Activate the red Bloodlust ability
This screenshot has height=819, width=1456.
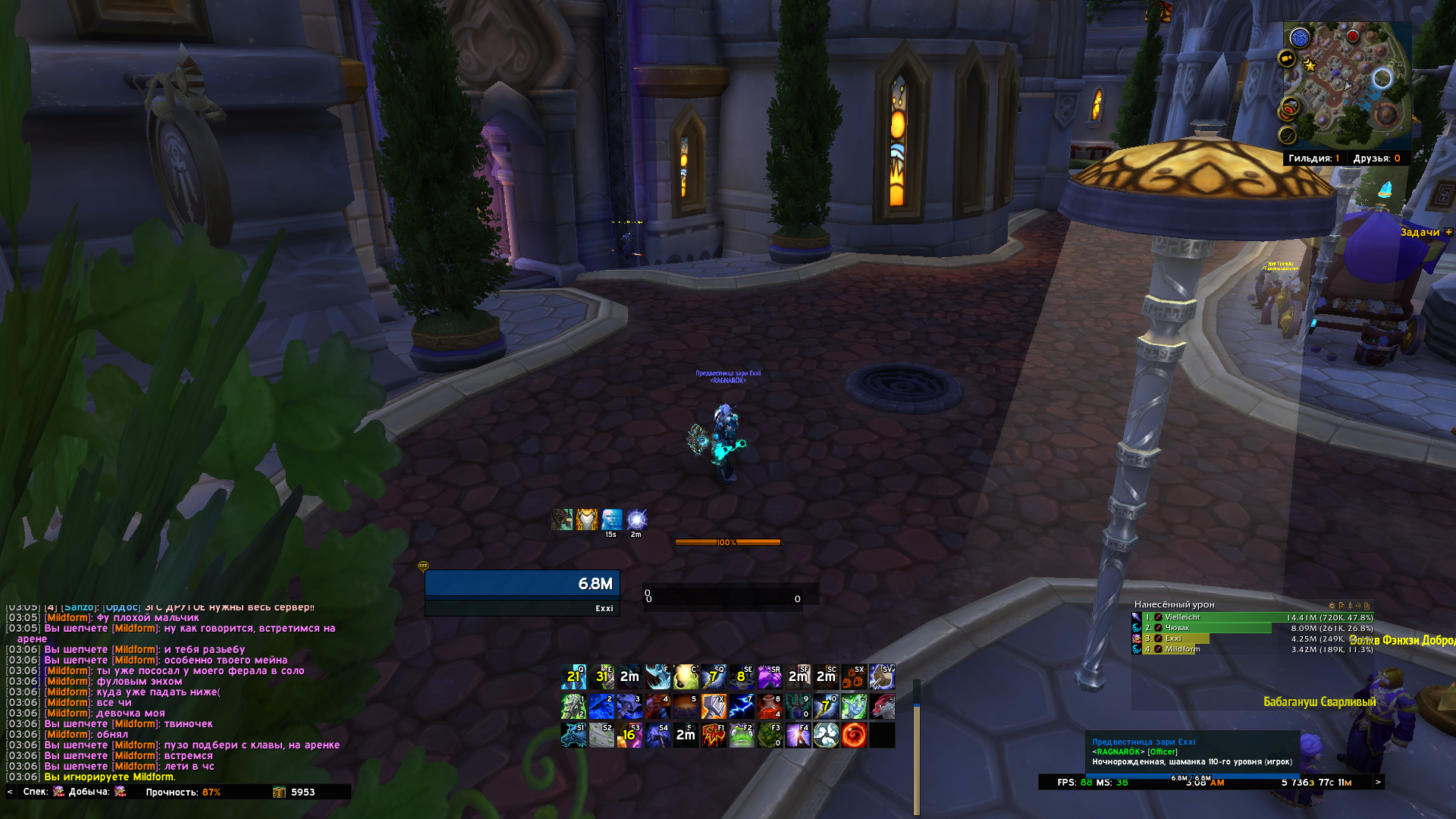tap(714, 735)
